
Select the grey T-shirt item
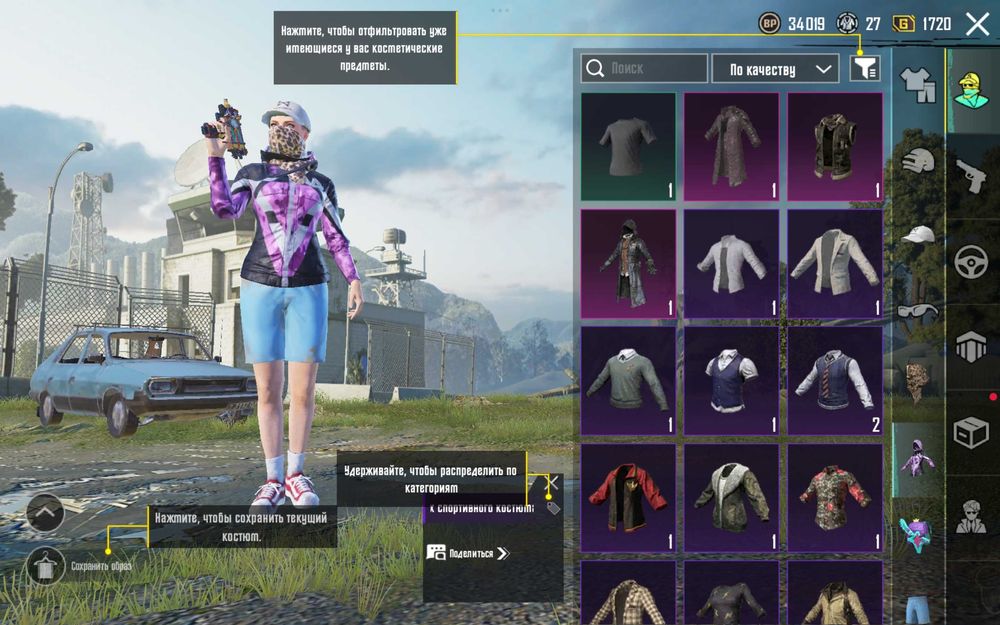(628, 146)
